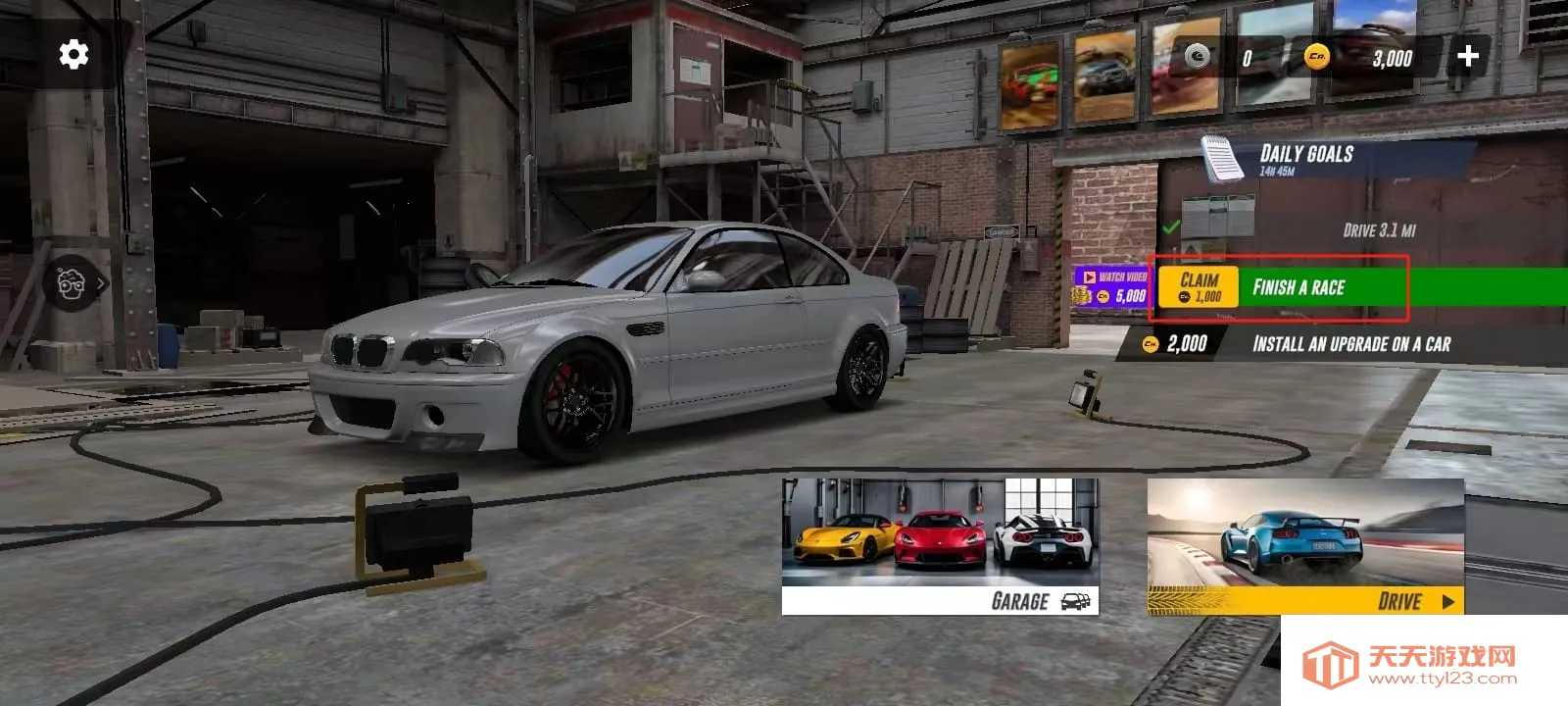Expand the mechanic avatar side panel
The width and height of the screenshot is (1568, 706).
point(80,284)
